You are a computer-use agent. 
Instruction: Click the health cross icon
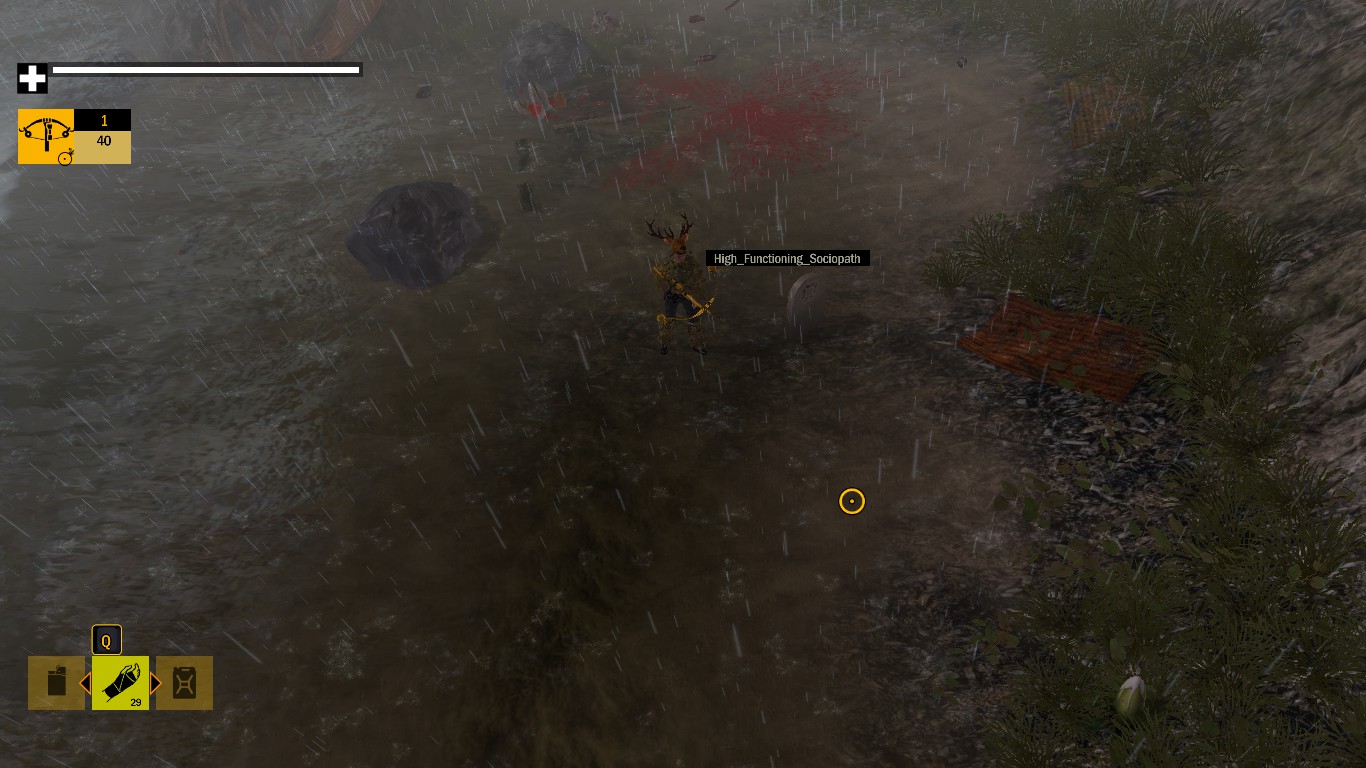pyautogui.click(x=32, y=77)
